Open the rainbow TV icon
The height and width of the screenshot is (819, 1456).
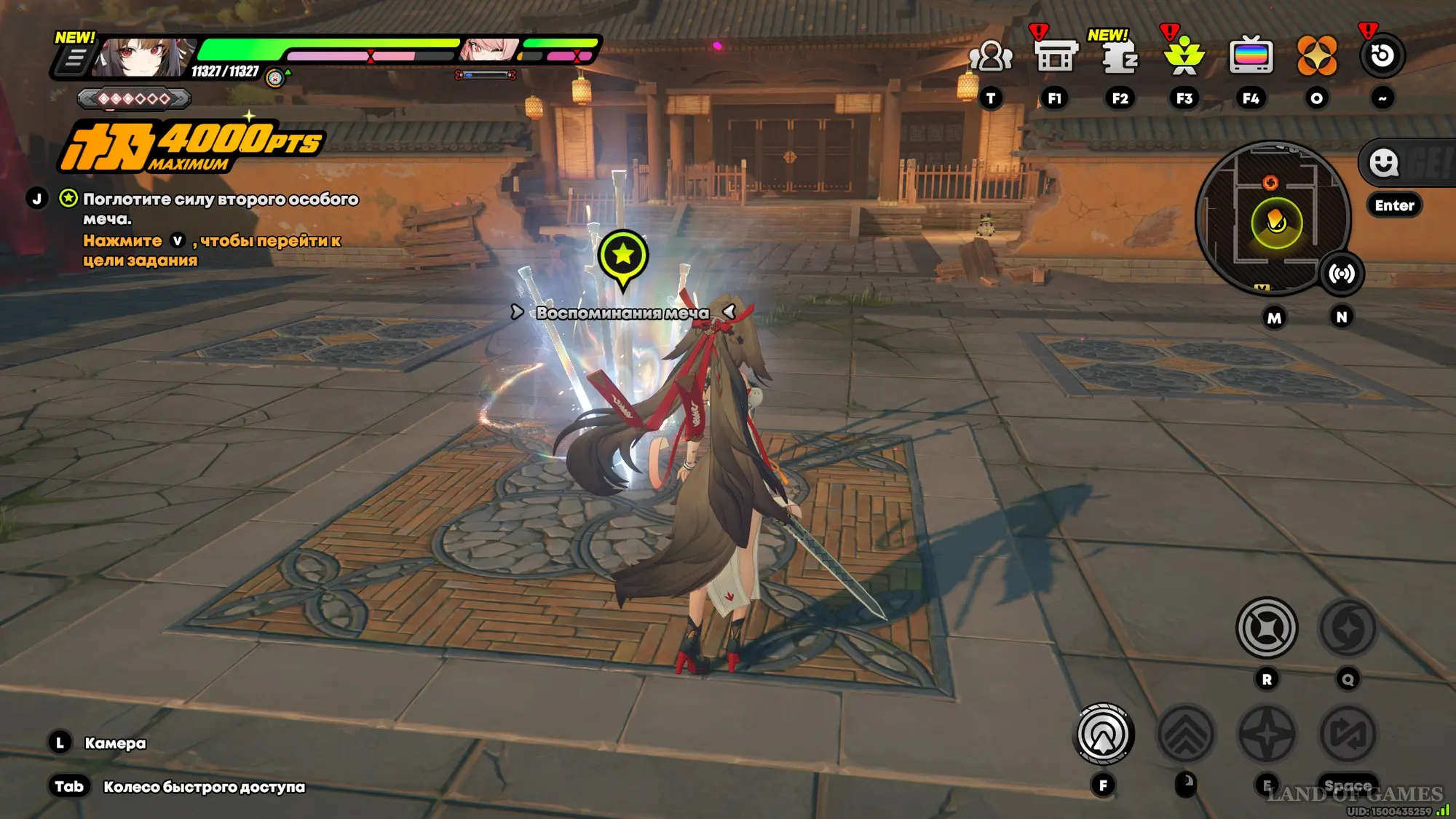[1251, 56]
